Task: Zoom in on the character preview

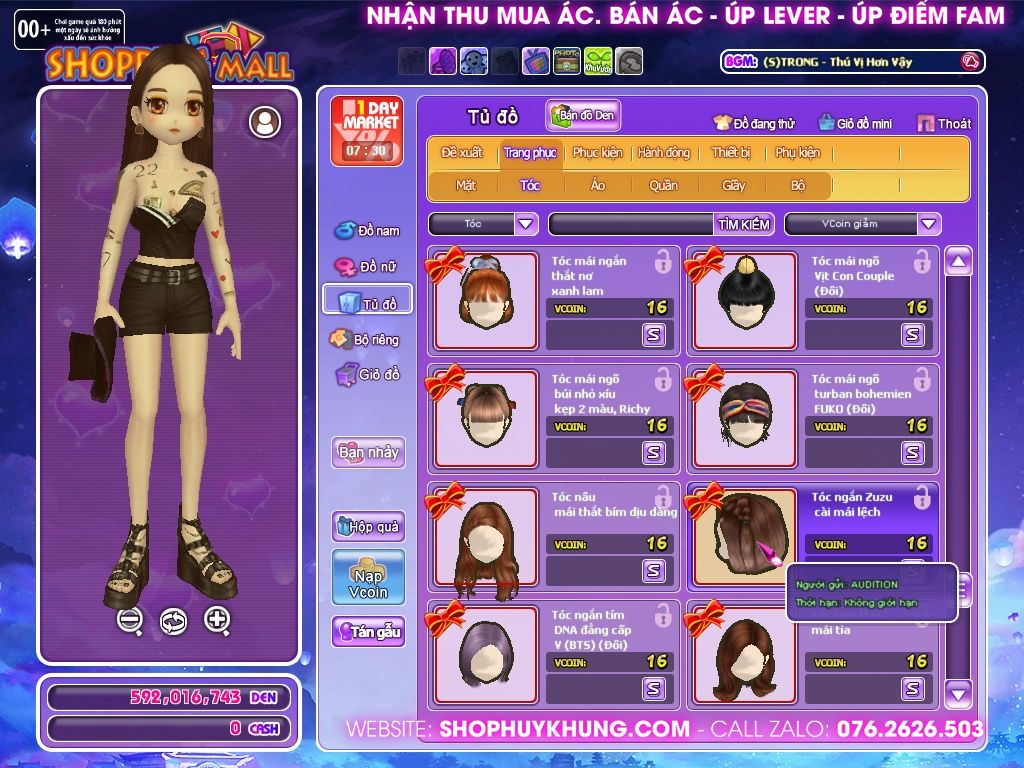Action: [x=217, y=619]
